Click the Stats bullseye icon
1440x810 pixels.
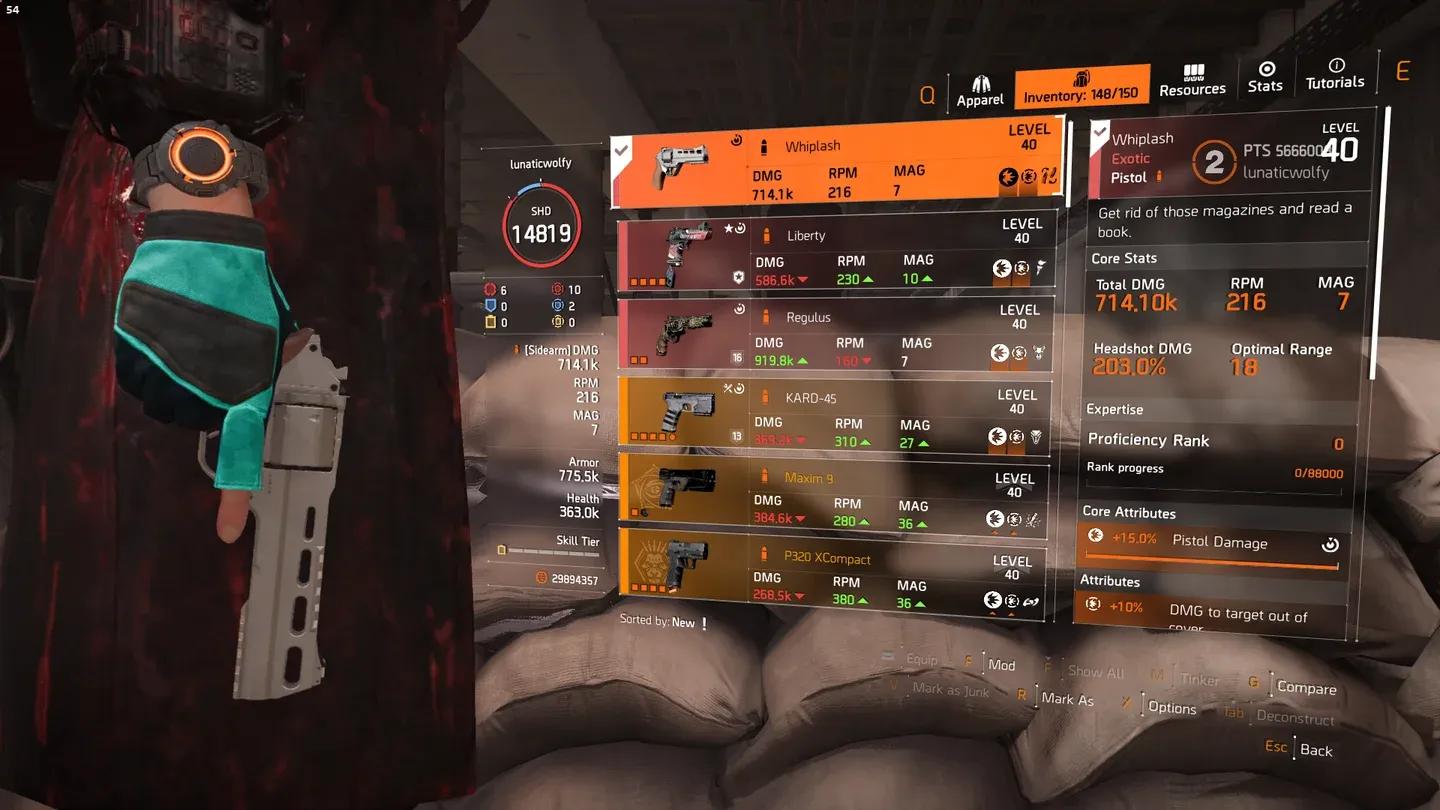pos(1265,70)
